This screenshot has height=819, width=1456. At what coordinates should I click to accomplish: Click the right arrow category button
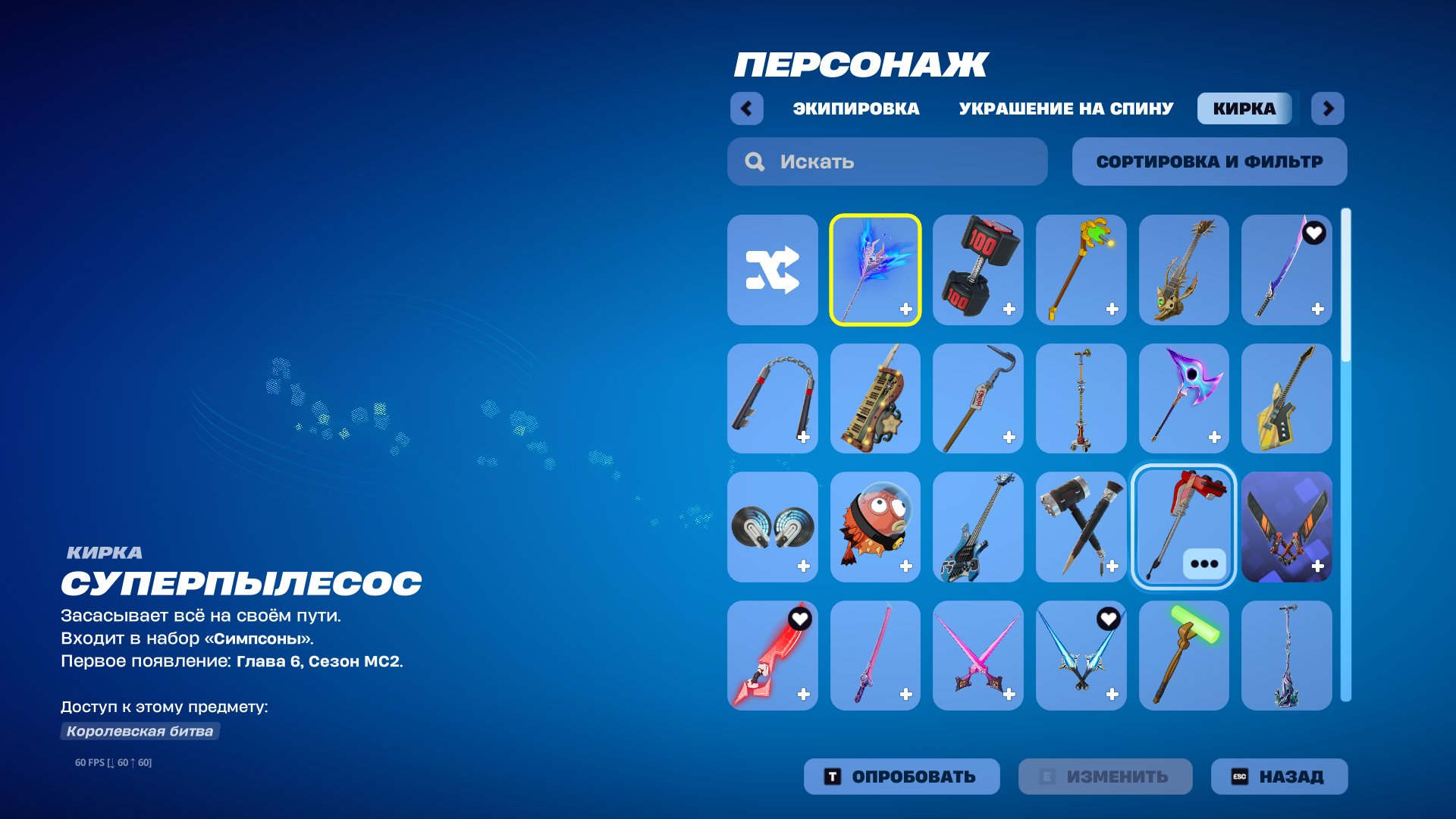[1328, 108]
